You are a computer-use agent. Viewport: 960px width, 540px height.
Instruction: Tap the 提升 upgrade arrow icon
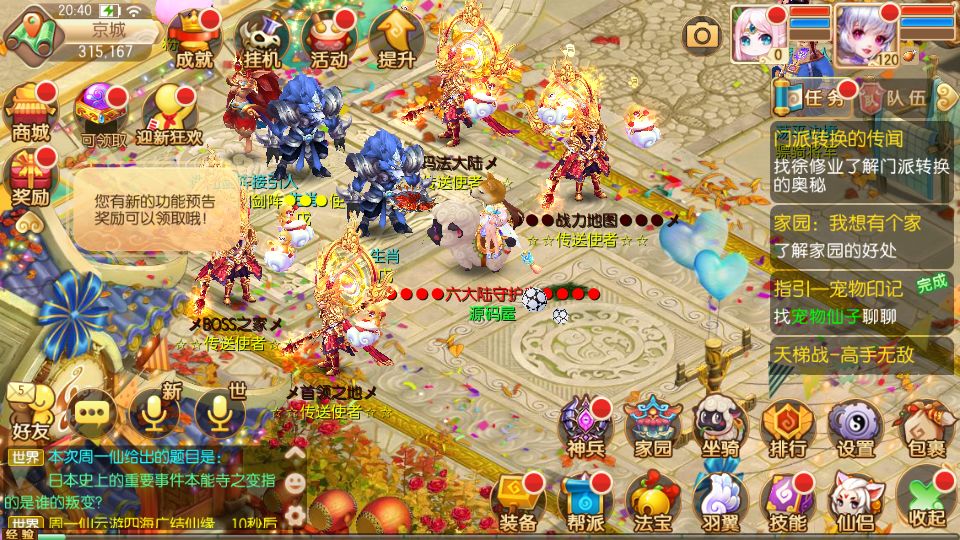(396, 40)
